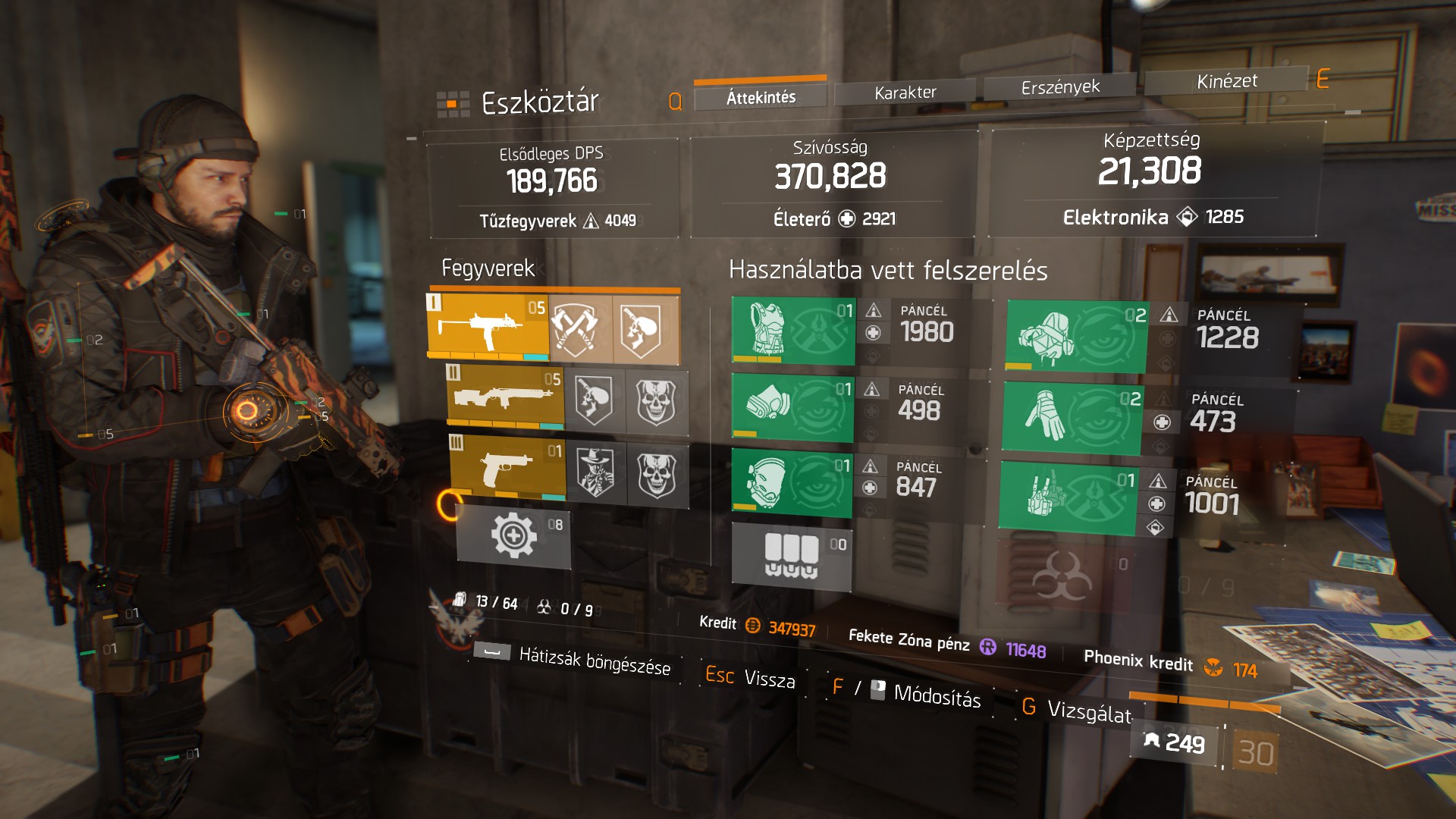The height and width of the screenshot is (819, 1456).
Task: Open the magazine consumables slot
Action: point(792,557)
